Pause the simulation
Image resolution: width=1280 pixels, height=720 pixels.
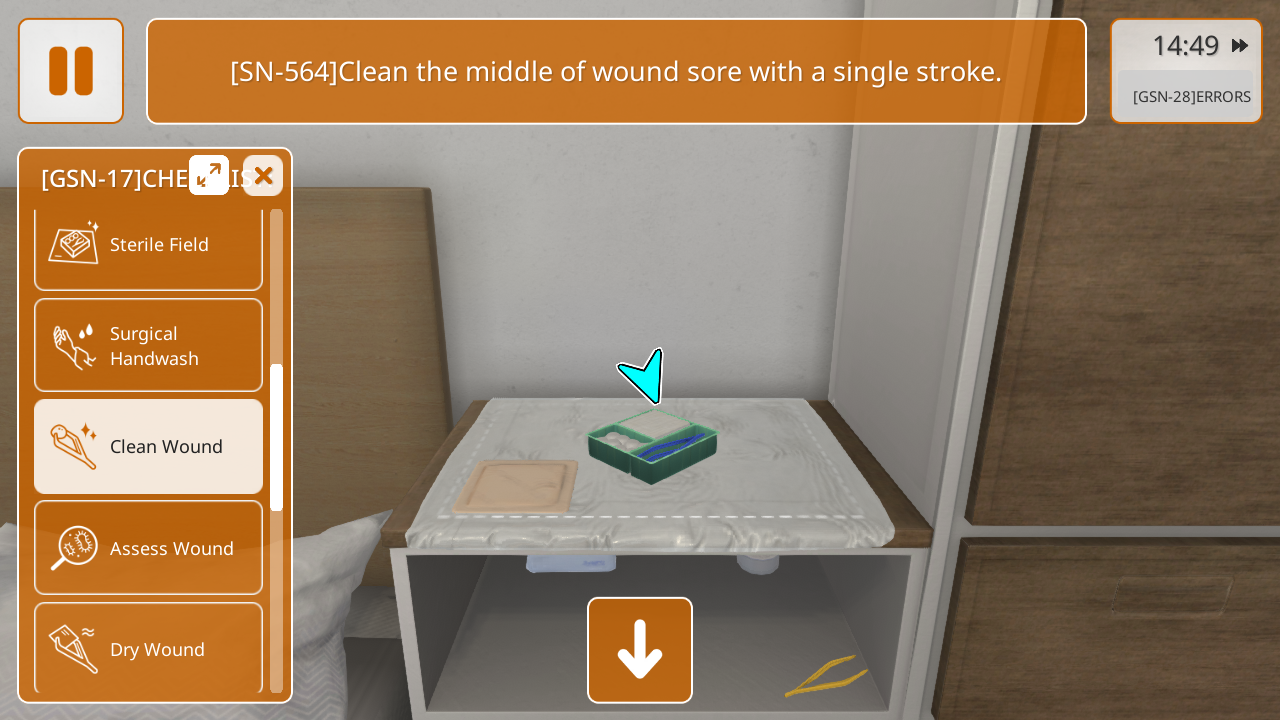pos(71,71)
